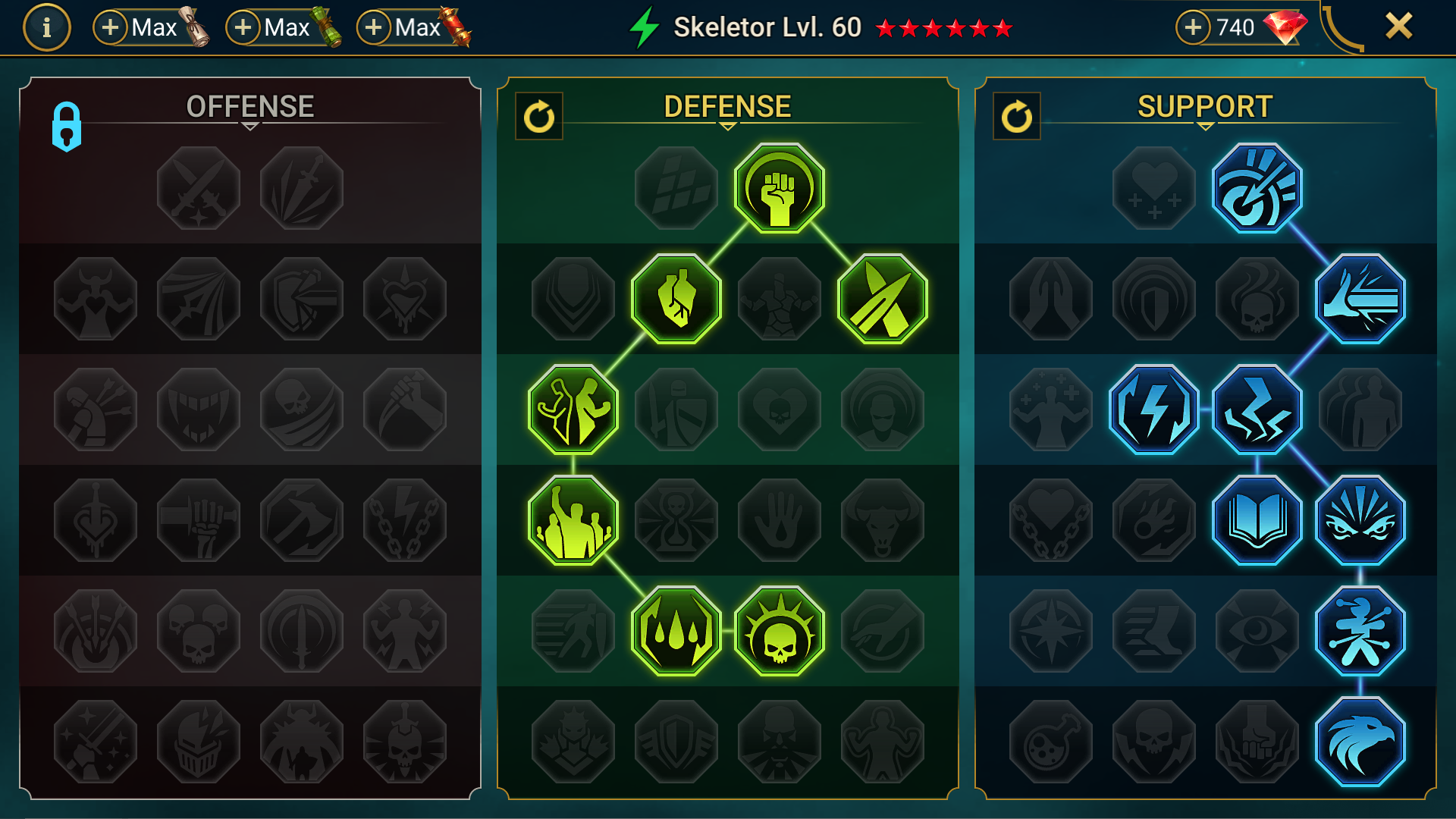Select the target mastery atop the Support tree
1456x819 pixels.
coord(1257,188)
